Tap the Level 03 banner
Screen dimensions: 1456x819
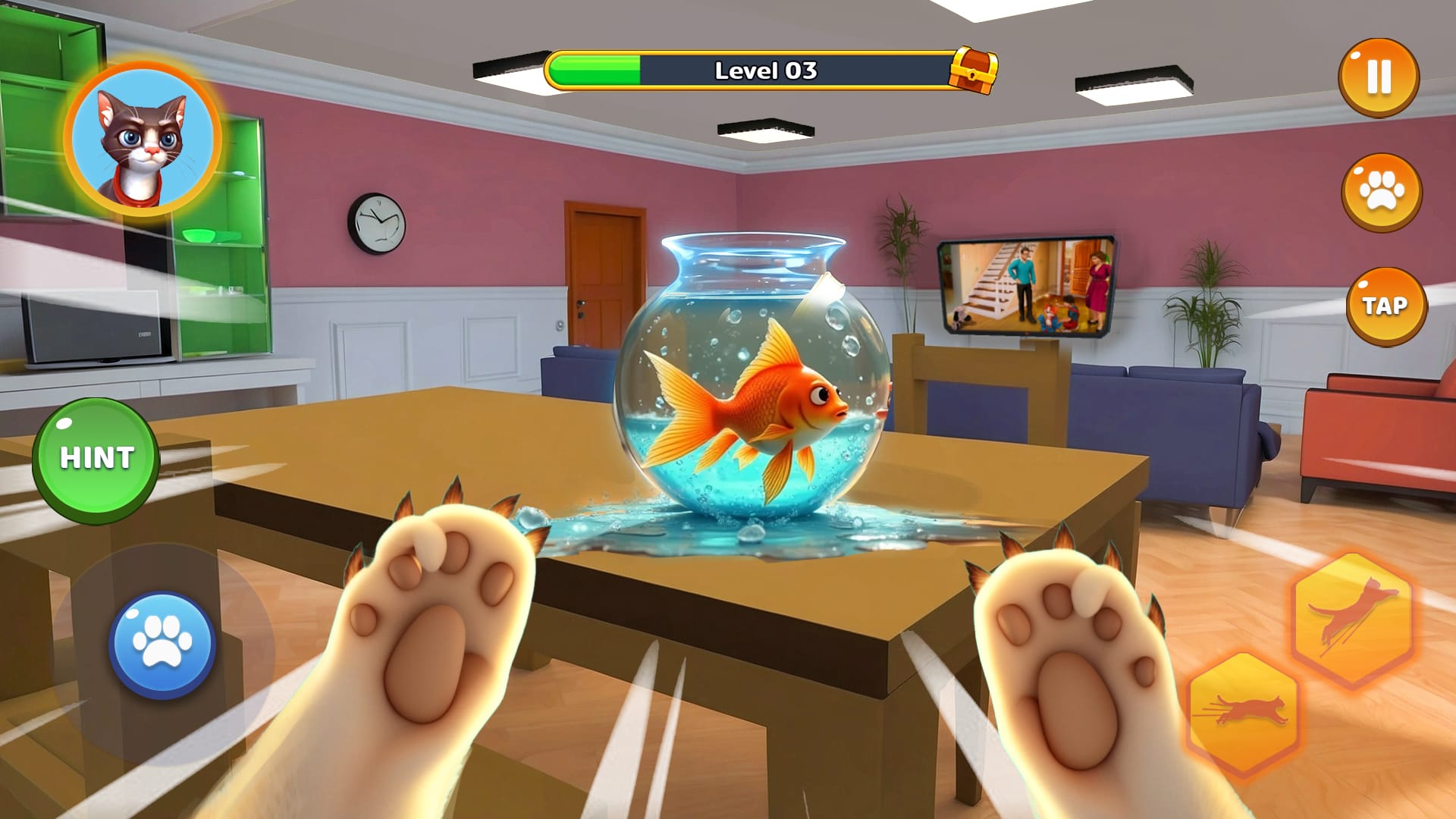coord(766,70)
